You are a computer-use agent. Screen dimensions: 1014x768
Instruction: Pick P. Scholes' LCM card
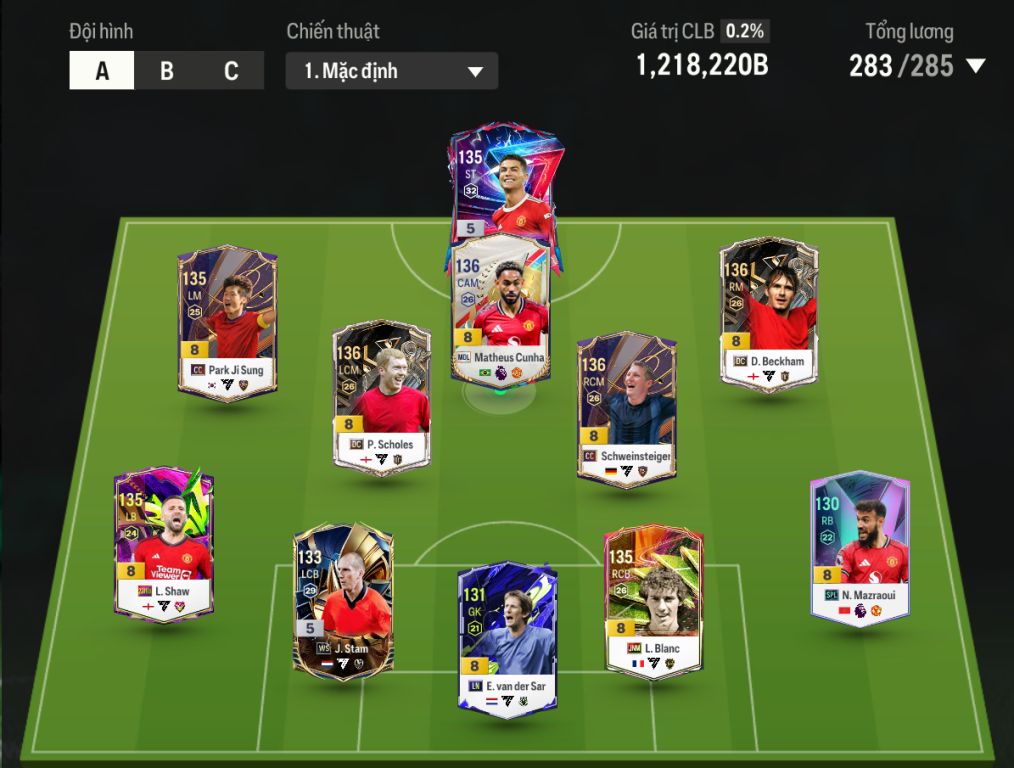coord(381,397)
